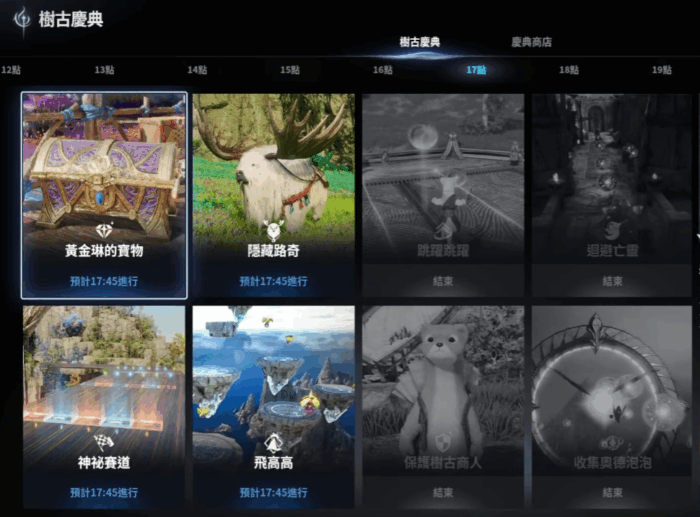
Task: Select the 飛高高 event card
Action: pyautogui.click(x=274, y=406)
